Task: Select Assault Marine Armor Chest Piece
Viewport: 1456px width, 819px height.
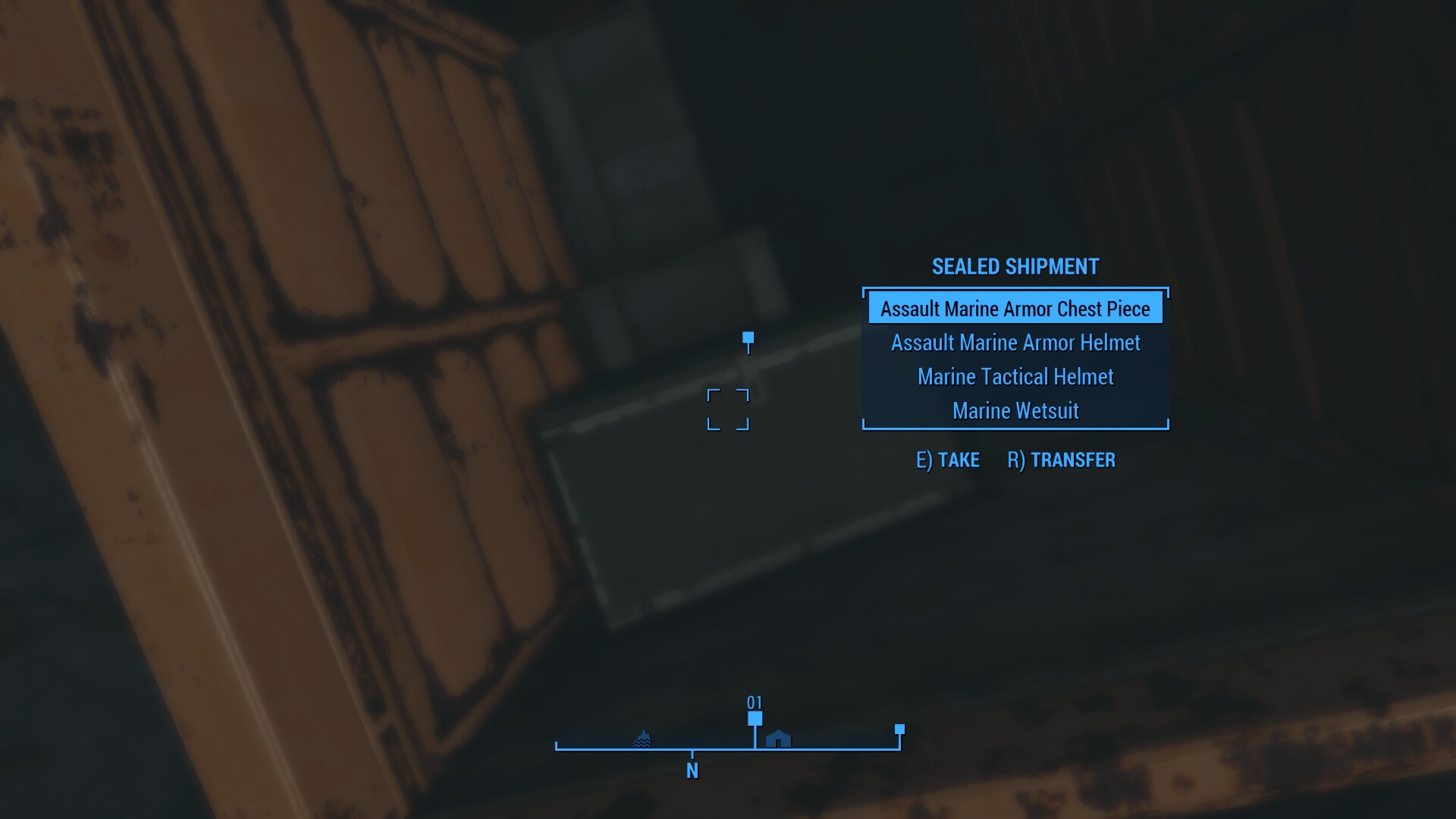Action: [1015, 309]
